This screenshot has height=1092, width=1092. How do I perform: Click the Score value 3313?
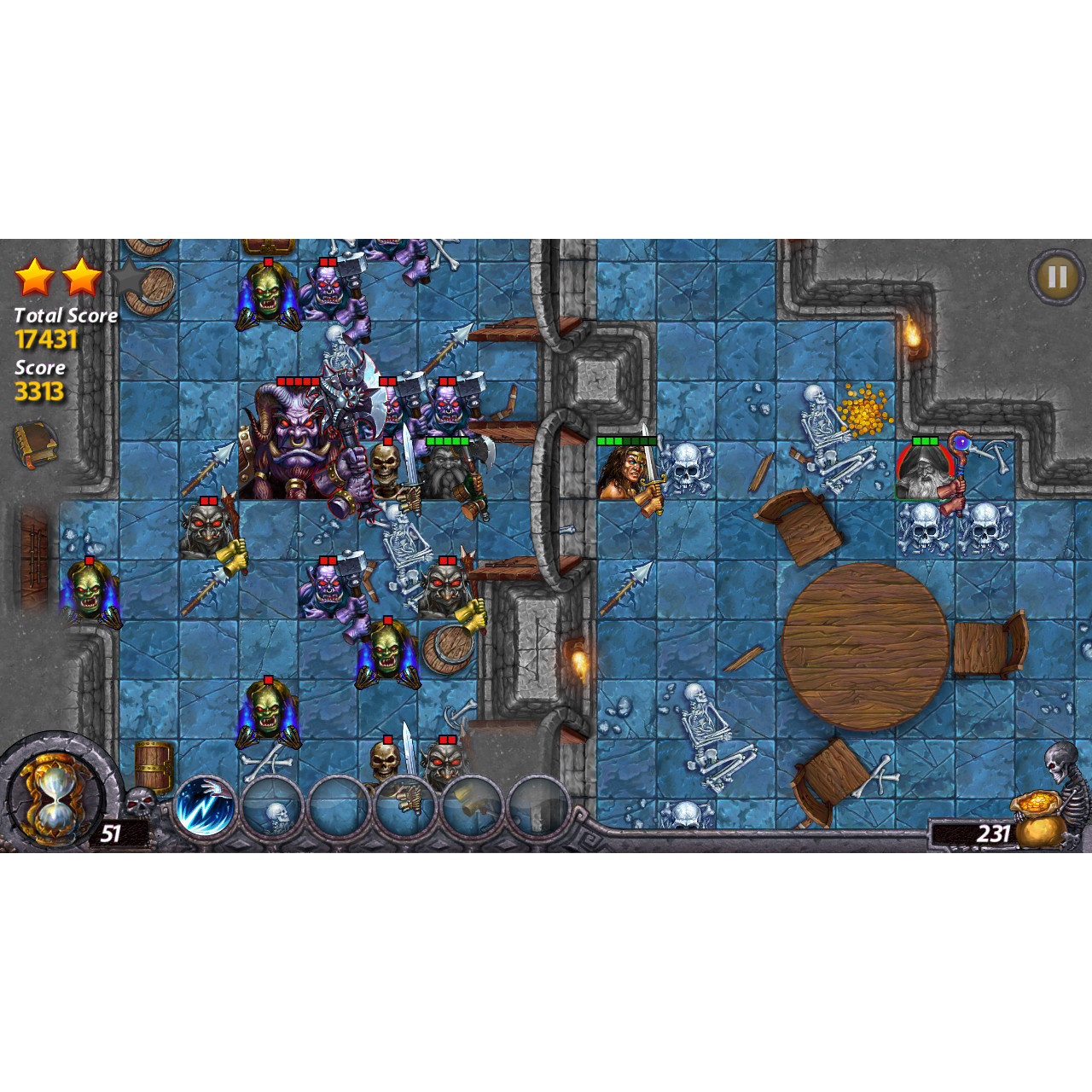coord(38,391)
